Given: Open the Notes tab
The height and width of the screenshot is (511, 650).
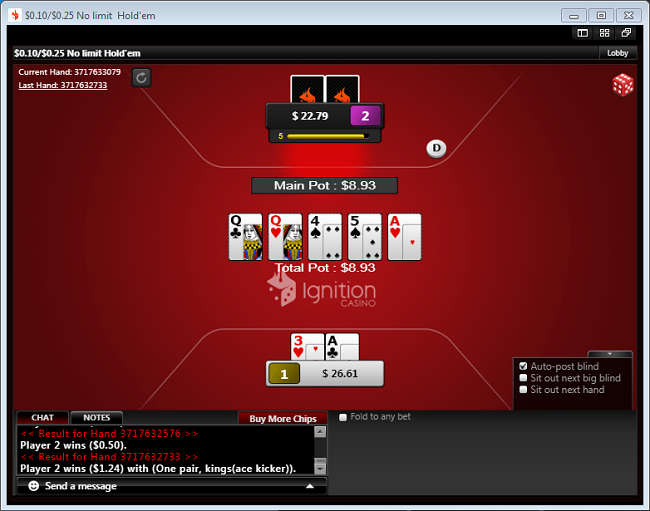Looking at the screenshot, I should click(x=97, y=418).
